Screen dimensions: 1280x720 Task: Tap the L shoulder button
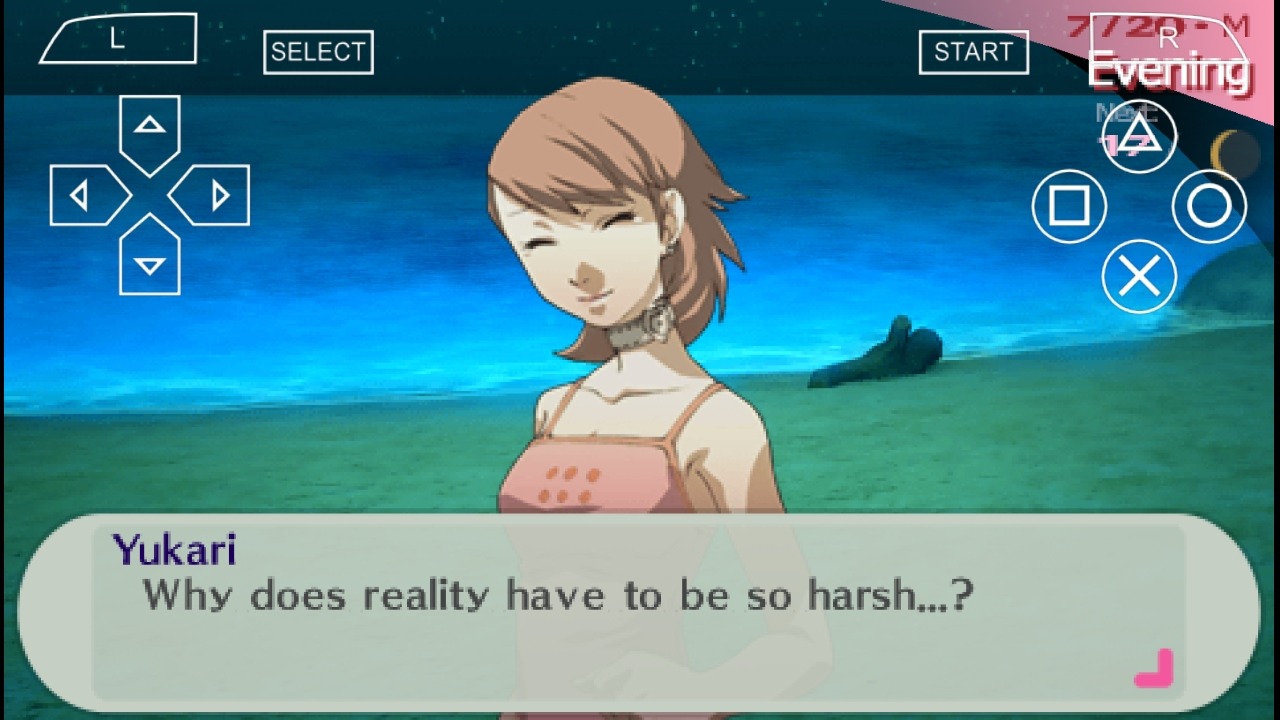point(118,41)
